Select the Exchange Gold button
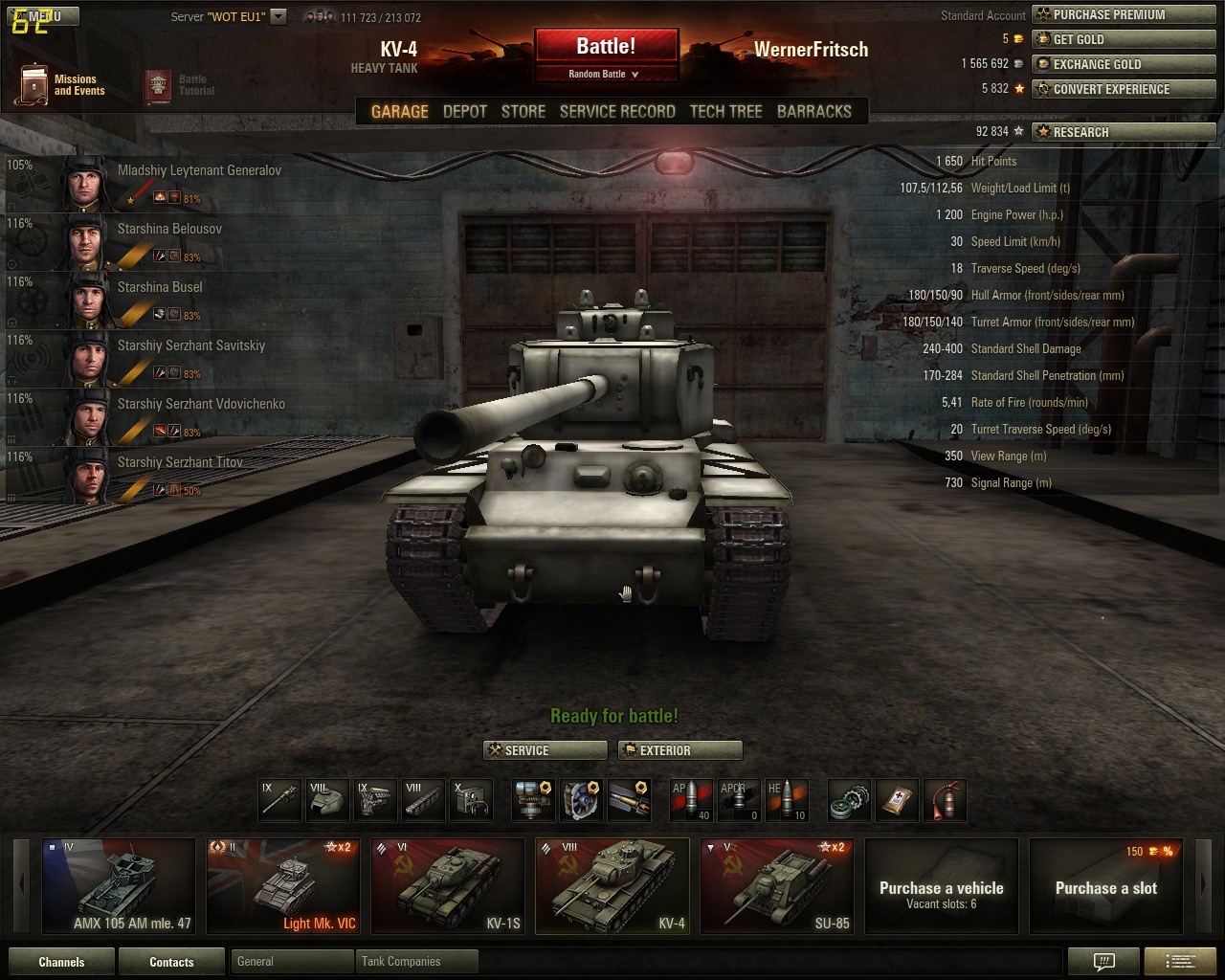 tap(1124, 64)
